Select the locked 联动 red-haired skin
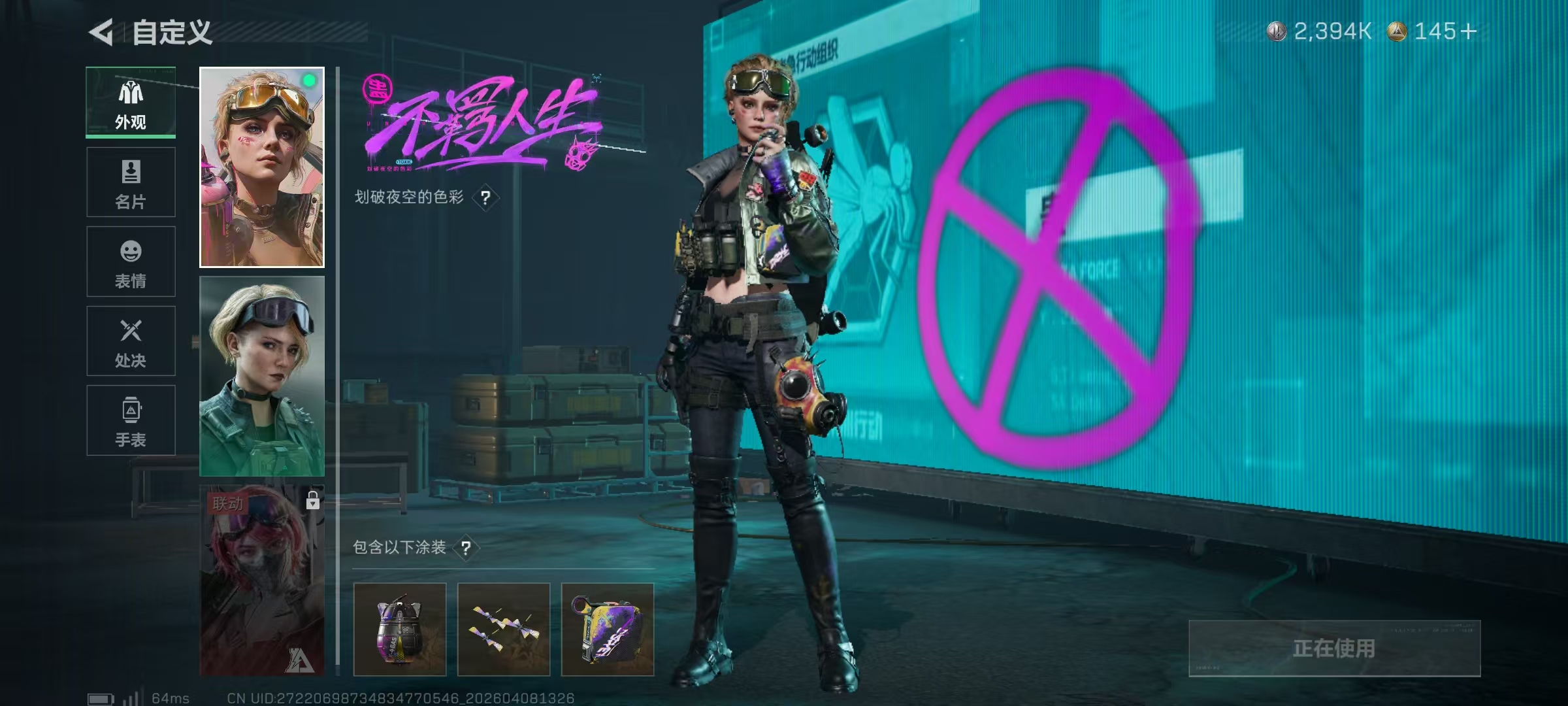 tap(261, 580)
